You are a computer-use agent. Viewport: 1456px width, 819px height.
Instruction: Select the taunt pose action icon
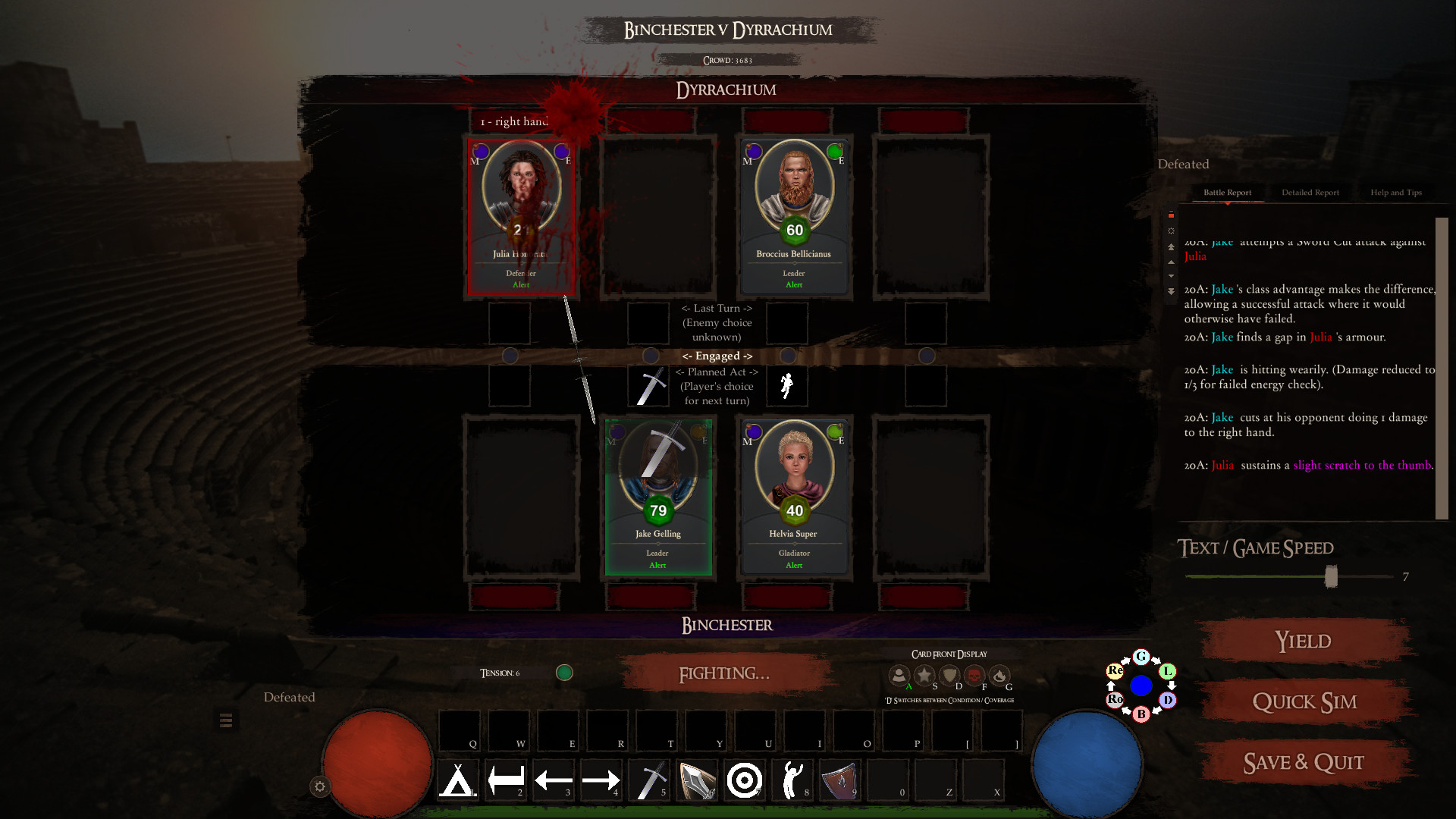[x=792, y=780]
